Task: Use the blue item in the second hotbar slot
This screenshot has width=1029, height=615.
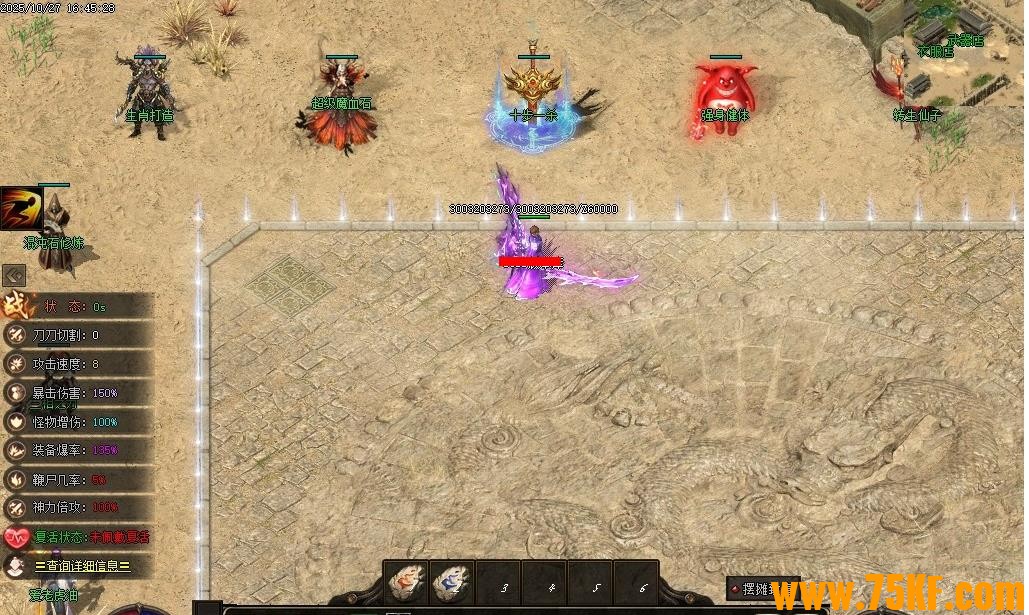Action: [x=452, y=583]
